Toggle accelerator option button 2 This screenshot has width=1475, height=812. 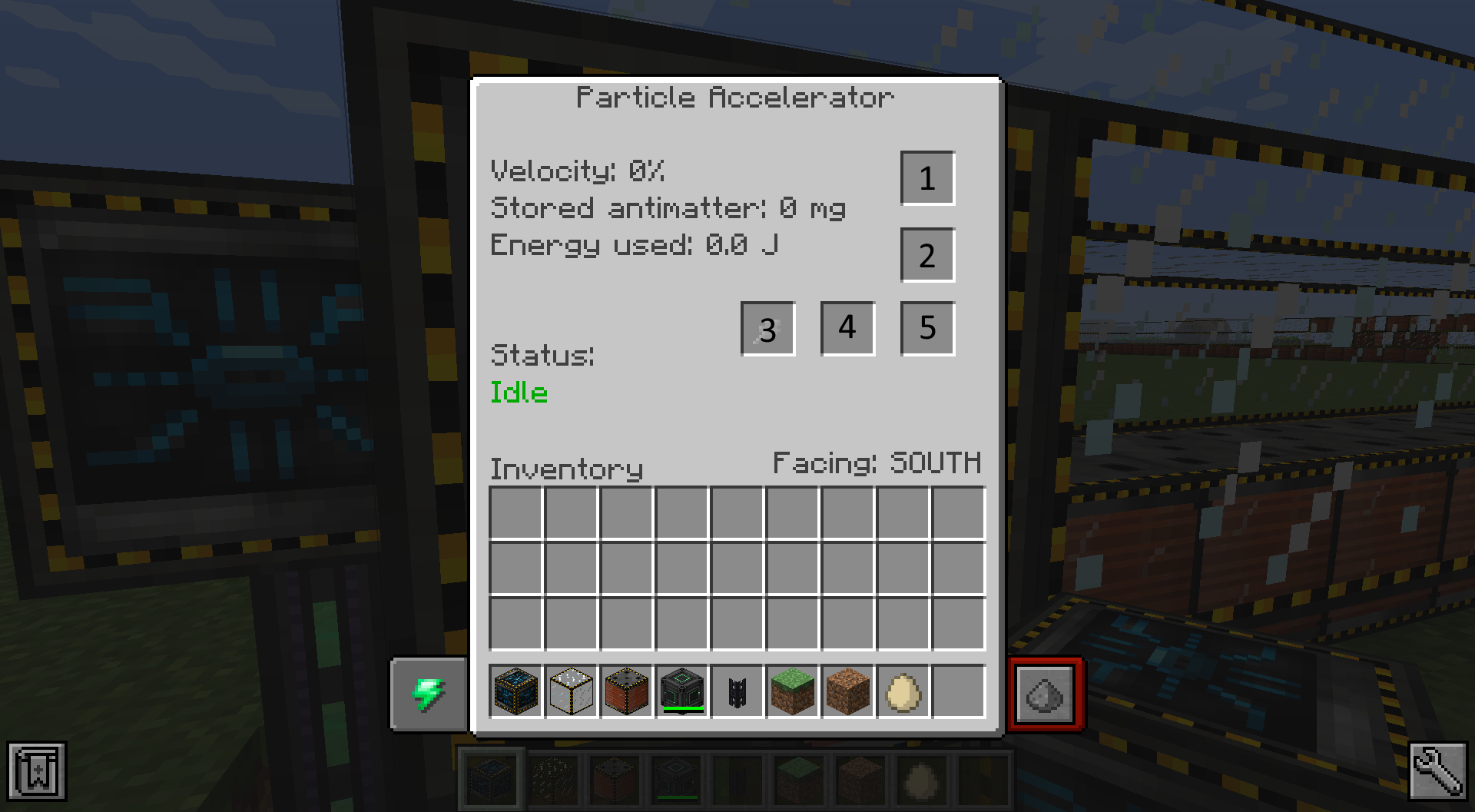pos(926,254)
